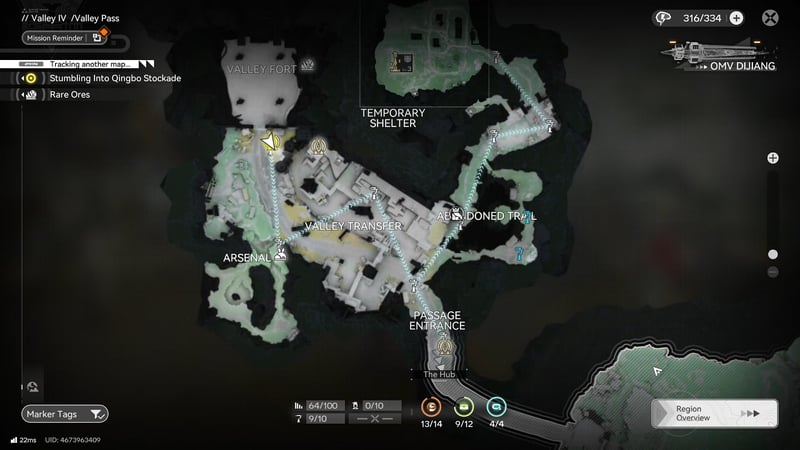Click the green 9/12 chest counter icon
This screenshot has height=450, width=800.
(464, 407)
